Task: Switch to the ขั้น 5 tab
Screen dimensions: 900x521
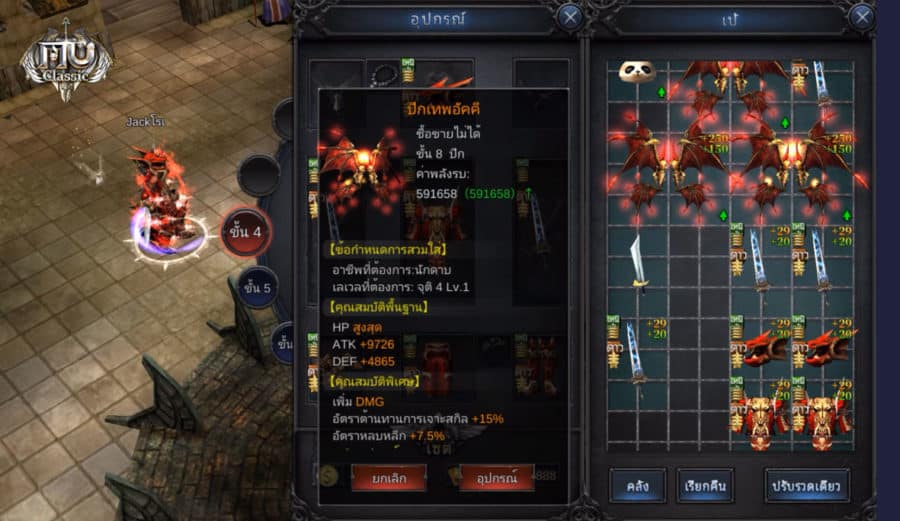Action: pyautogui.click(x=257, y=287)
